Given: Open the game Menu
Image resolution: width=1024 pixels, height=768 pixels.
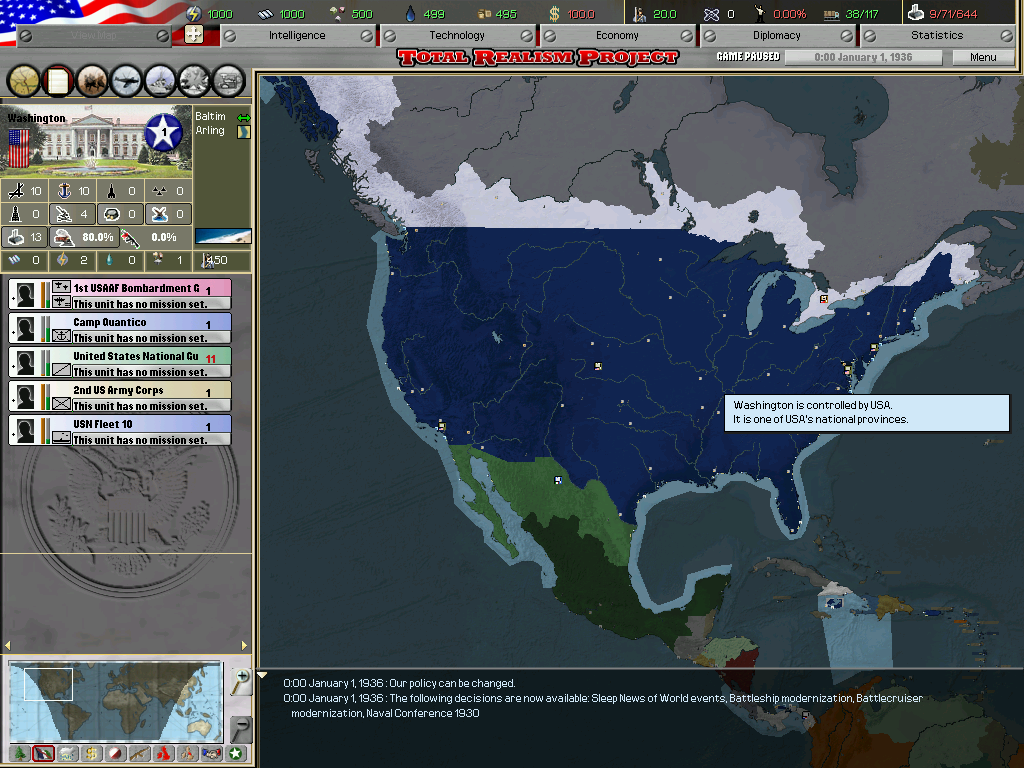Looking at the screenshot, I should pos(983,57).
